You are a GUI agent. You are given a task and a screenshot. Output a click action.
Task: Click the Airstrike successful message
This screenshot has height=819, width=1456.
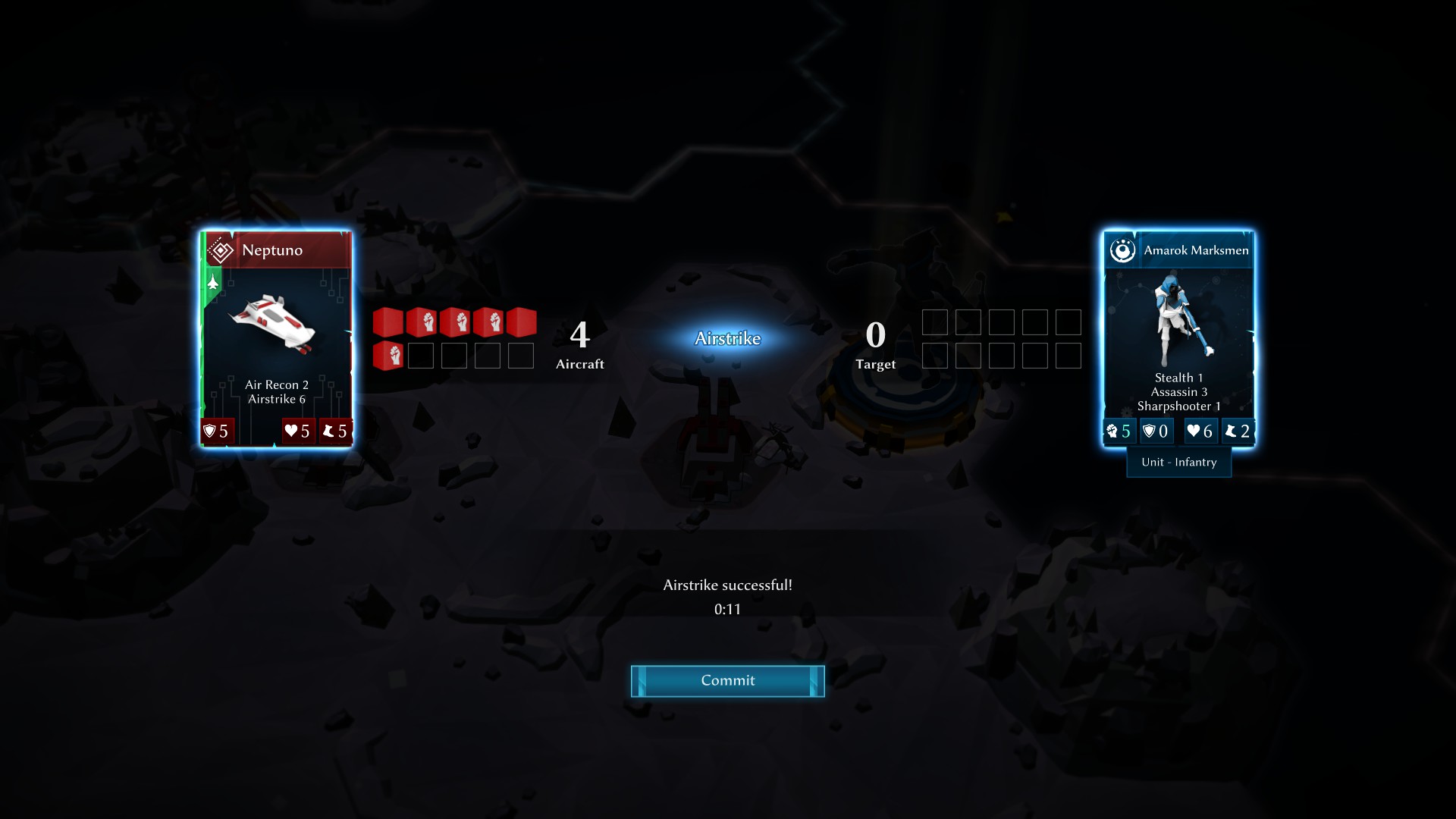pos(727,585)
